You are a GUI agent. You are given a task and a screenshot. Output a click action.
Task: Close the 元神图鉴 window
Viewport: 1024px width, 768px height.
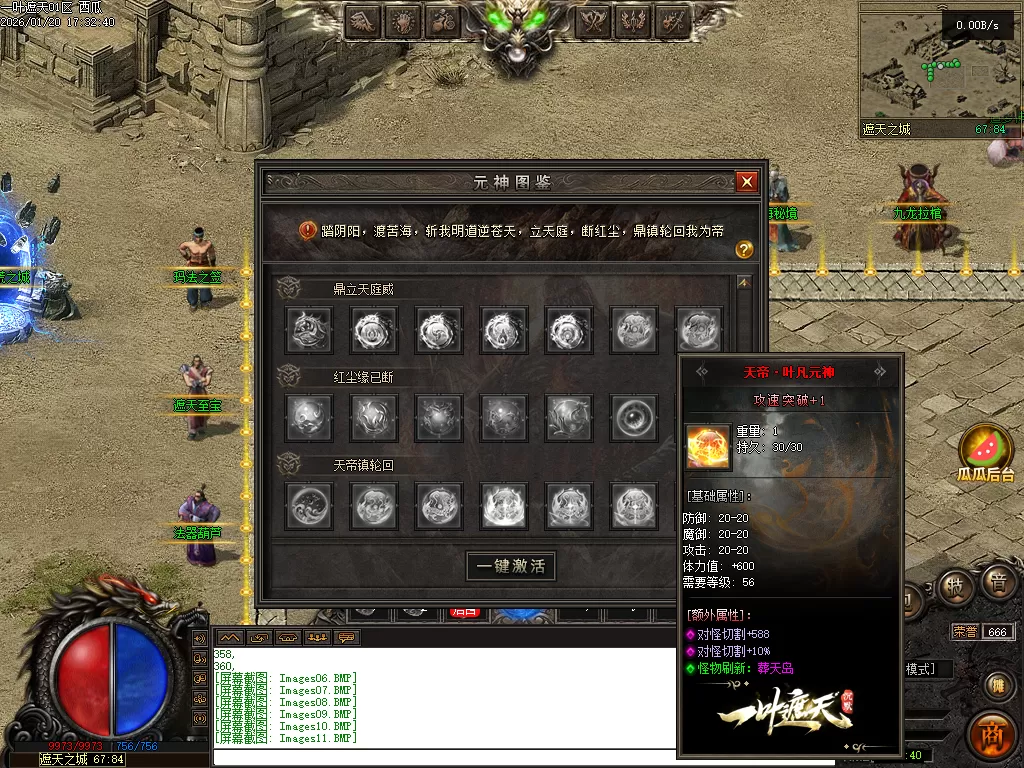[746, 182]
